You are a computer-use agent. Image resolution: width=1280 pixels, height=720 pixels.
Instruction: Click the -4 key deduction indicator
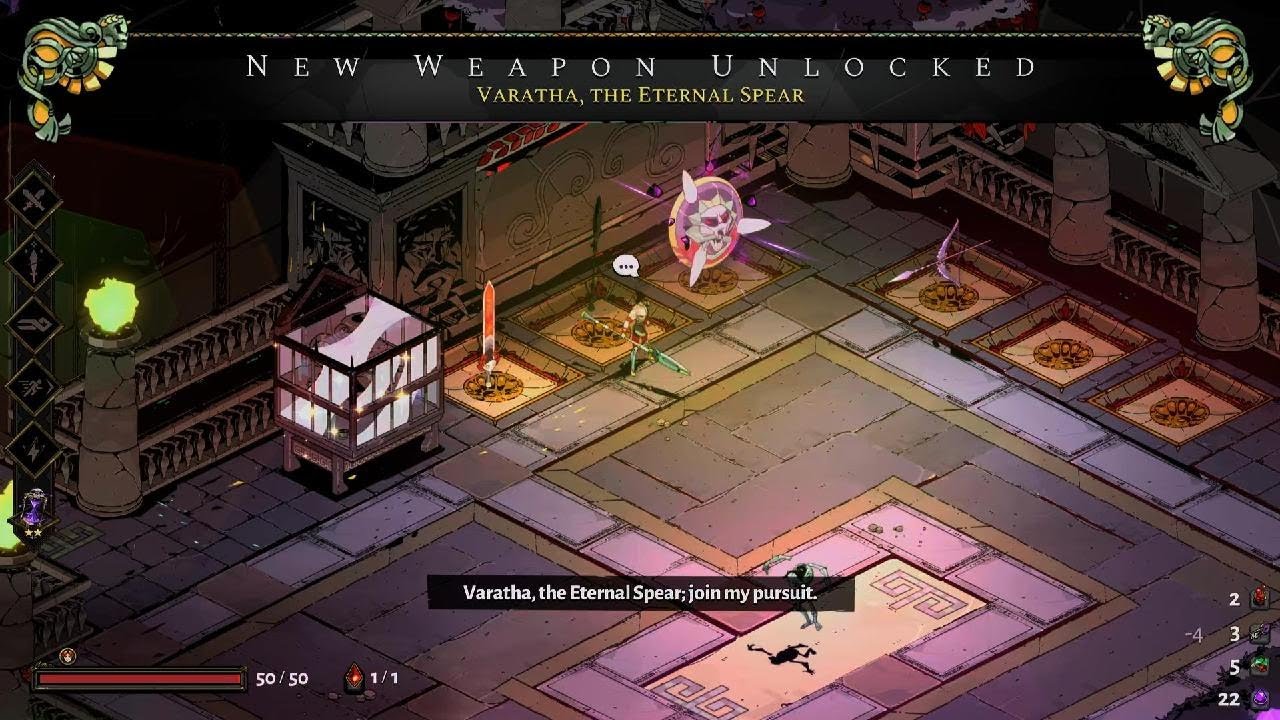(x=1196, y=634)
